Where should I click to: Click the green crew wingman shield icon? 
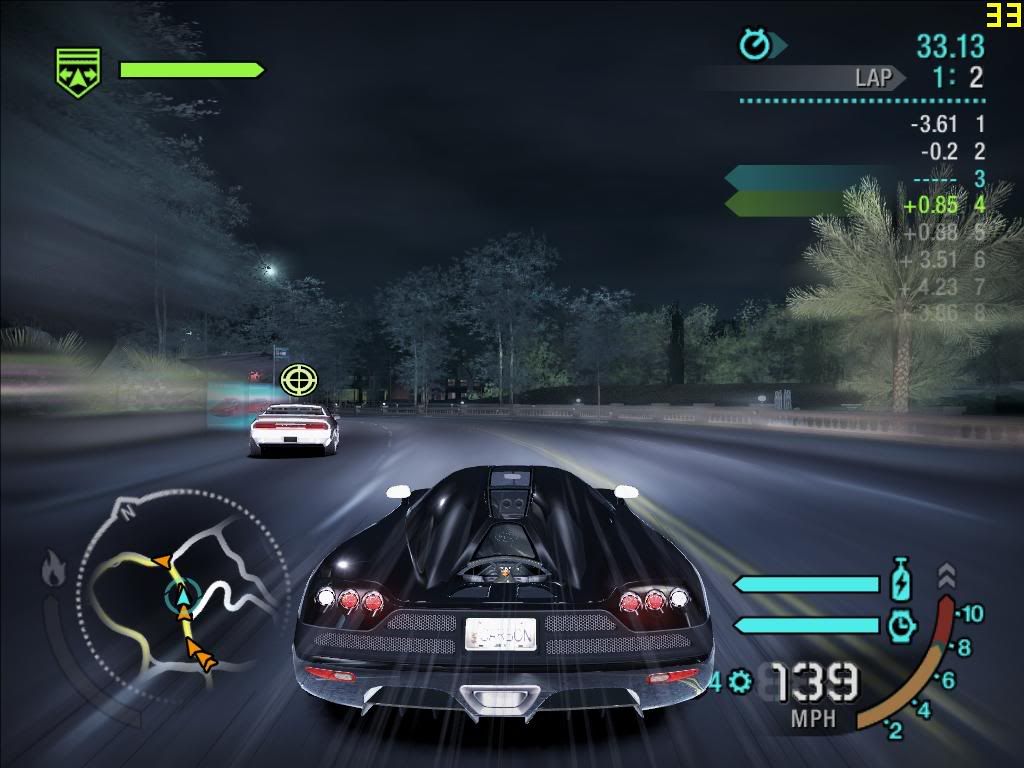(x=77, y=74)
